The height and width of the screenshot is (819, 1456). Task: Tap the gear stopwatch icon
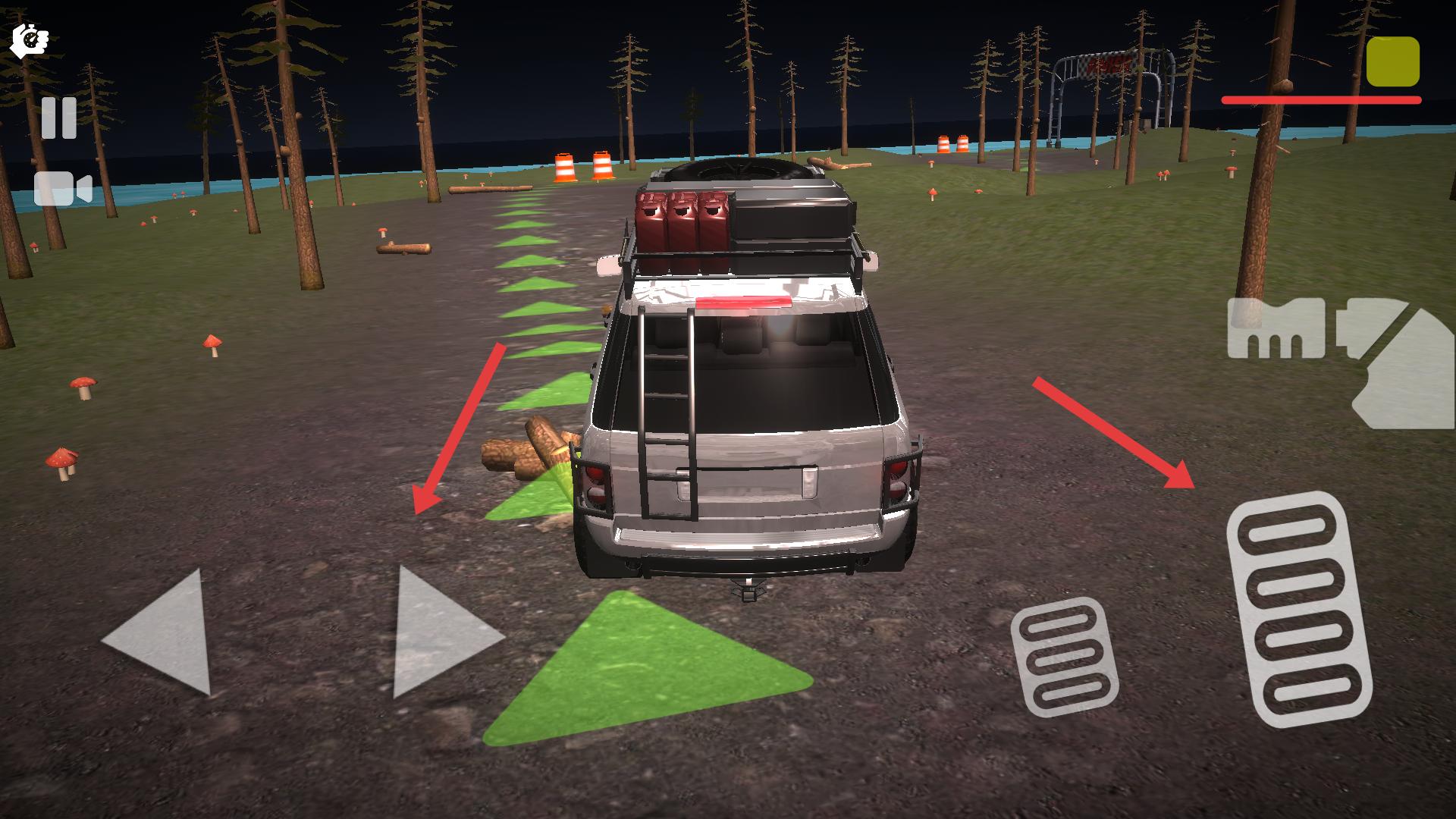[x=30, y=40]
